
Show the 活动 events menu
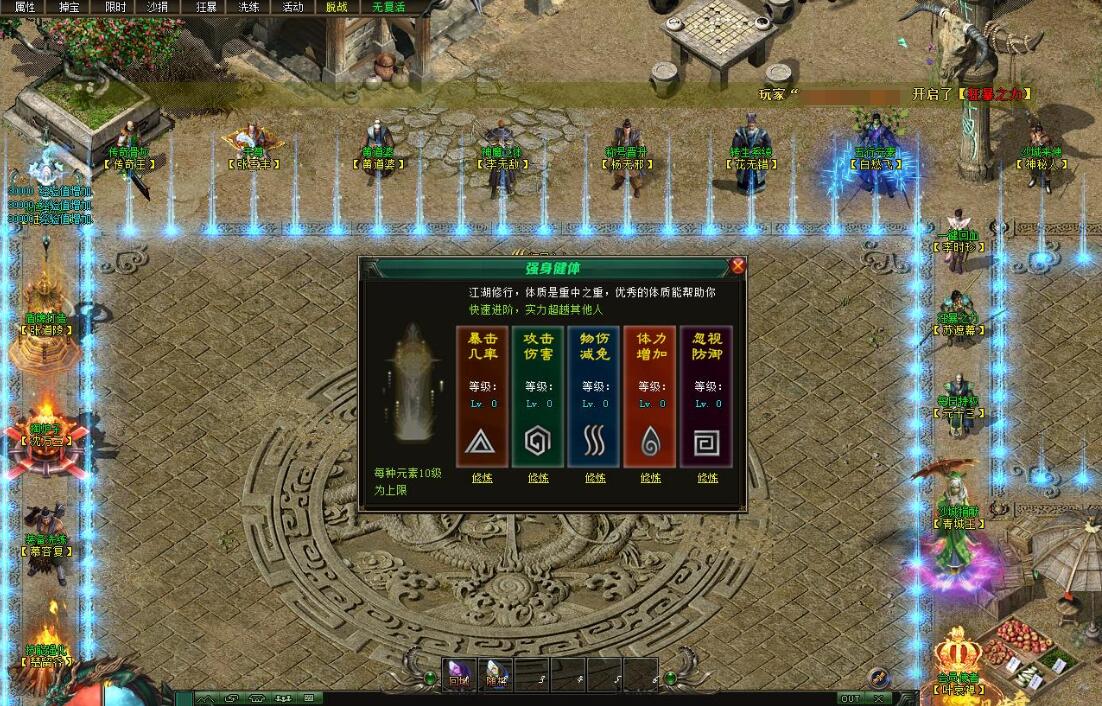pos(292,7)
